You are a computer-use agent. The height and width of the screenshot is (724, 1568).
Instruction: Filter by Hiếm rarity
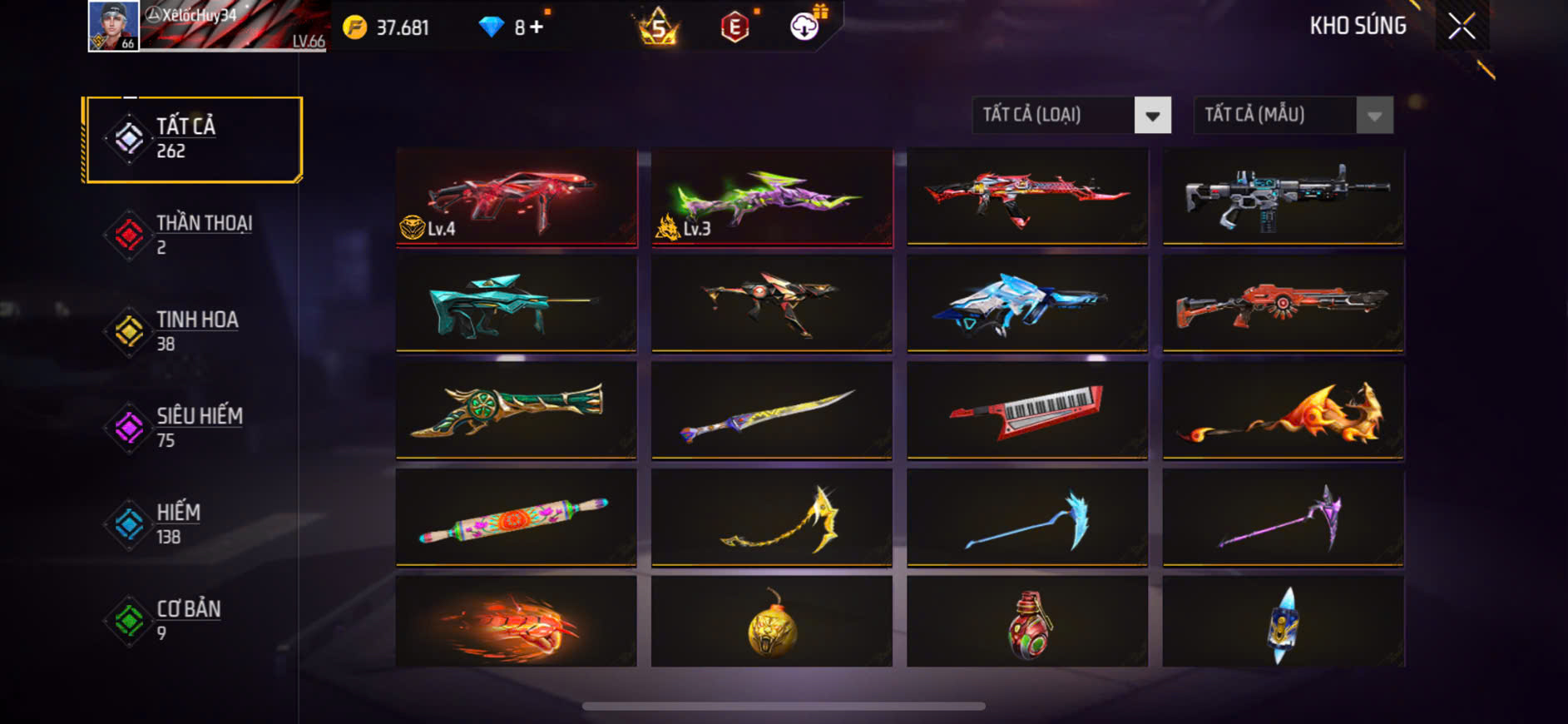pyautogui.click(x=193, y=524)
